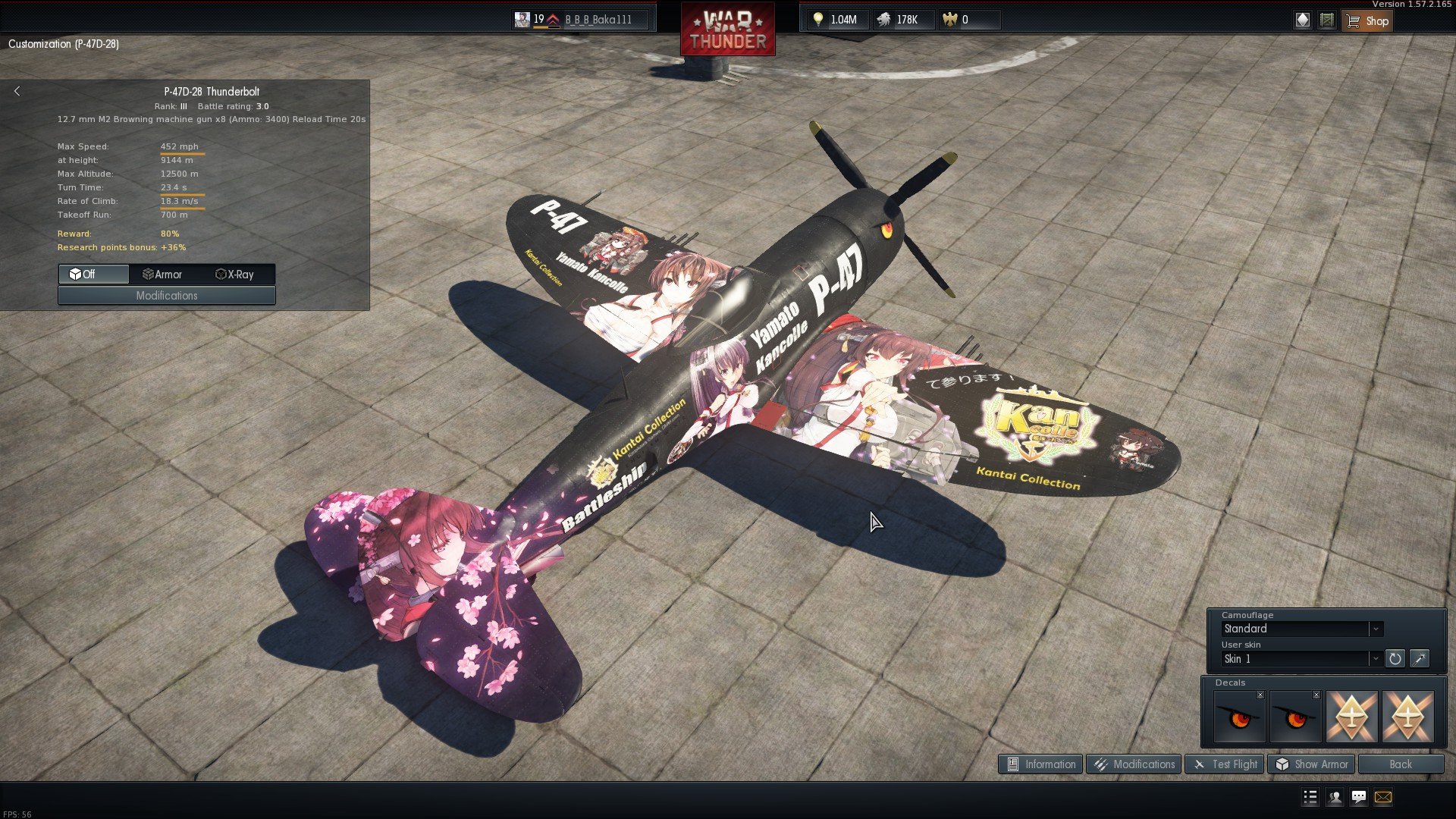Open the Shop

click(x=1367, y=20)
